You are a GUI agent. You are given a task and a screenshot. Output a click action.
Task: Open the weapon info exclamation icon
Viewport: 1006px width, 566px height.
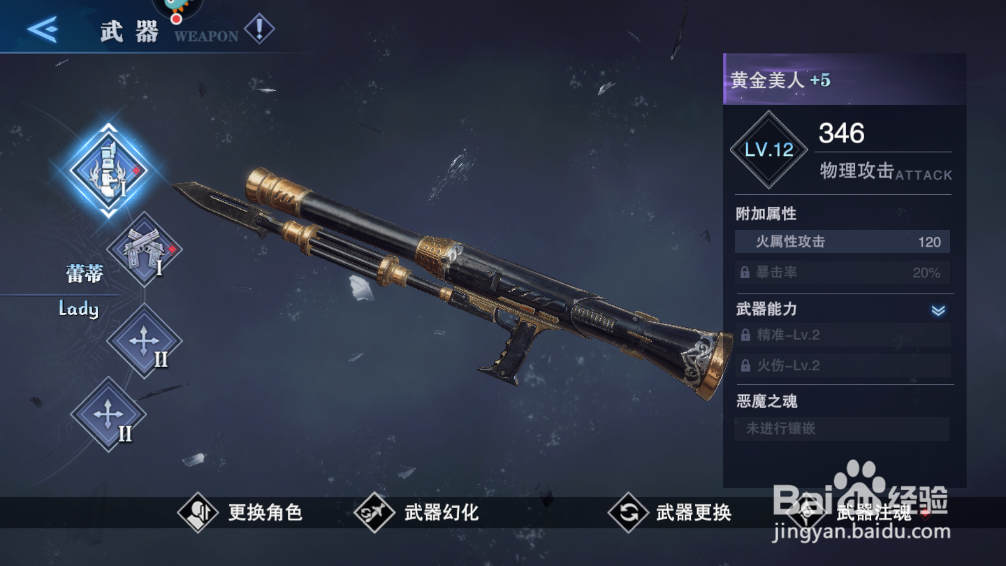259,28
